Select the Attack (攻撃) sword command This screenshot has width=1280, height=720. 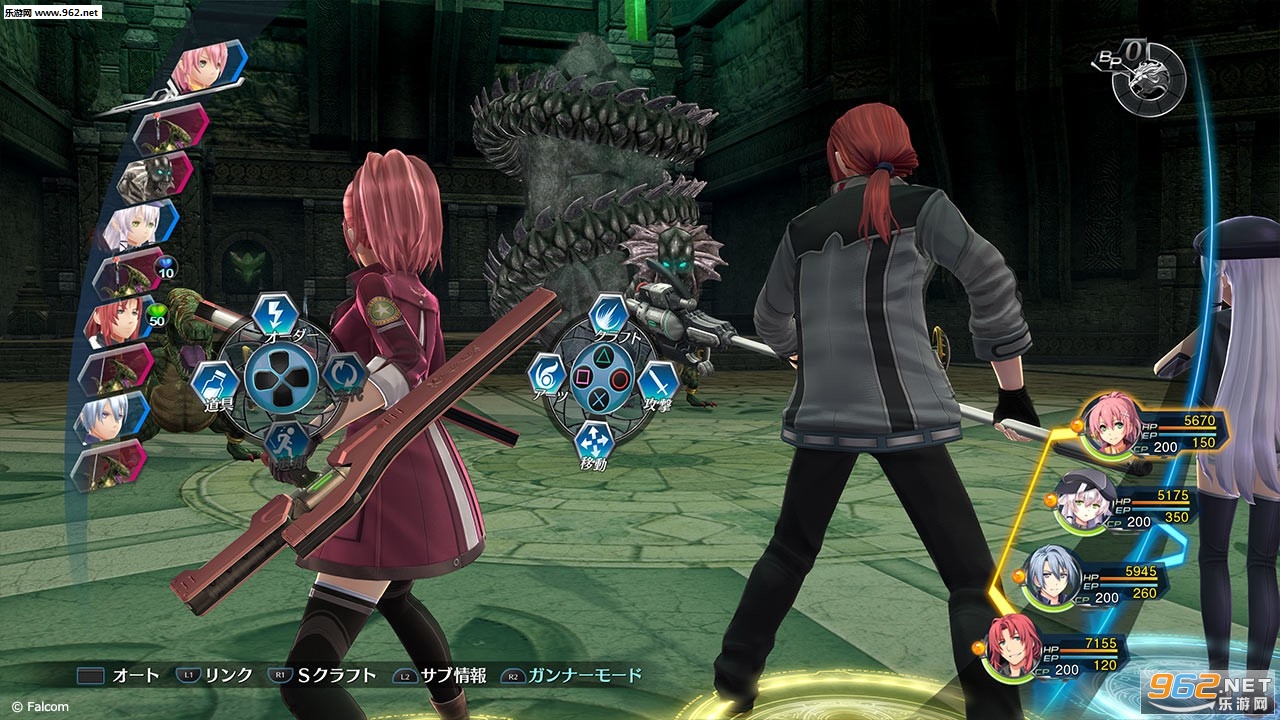tap(658, 382)
